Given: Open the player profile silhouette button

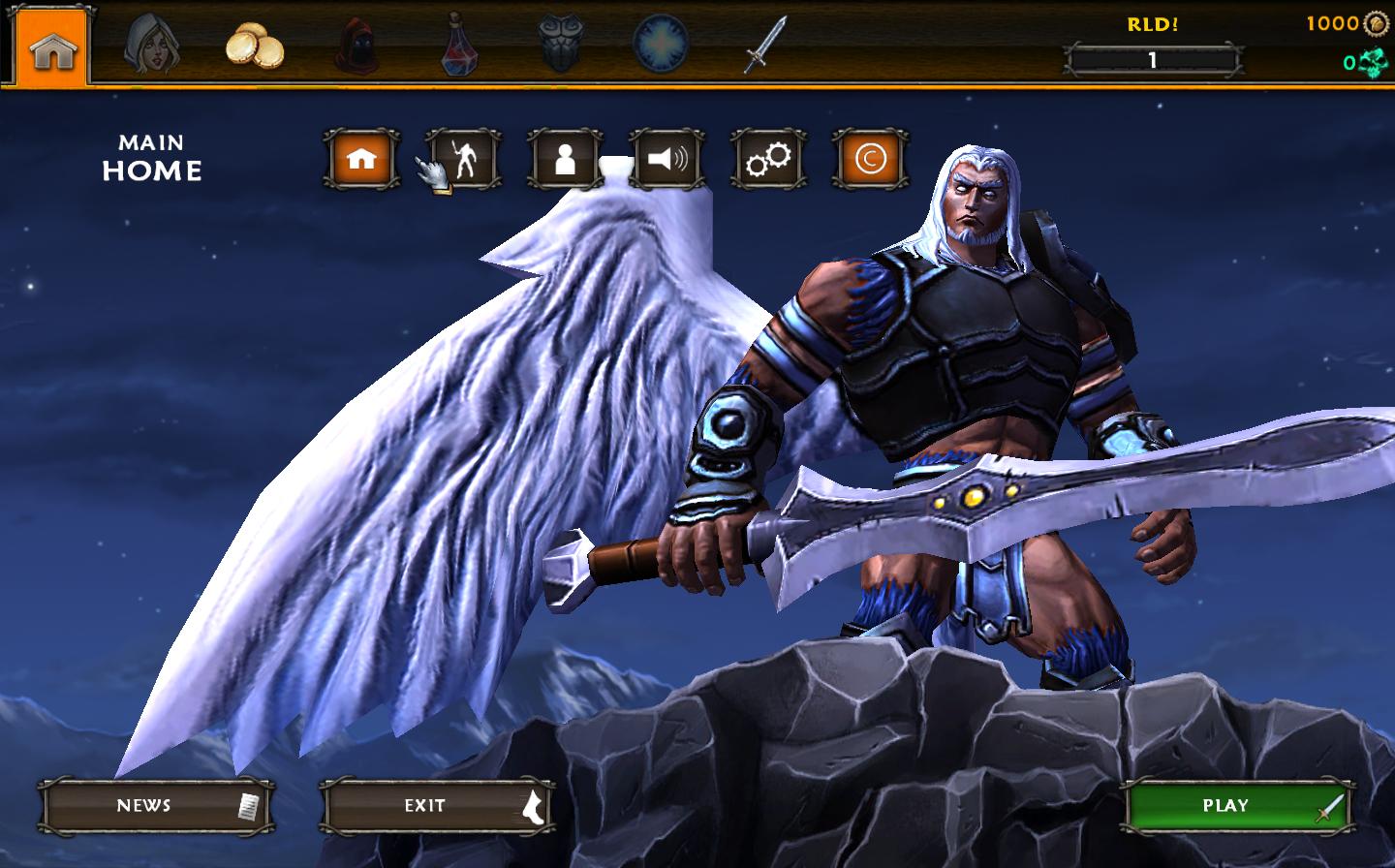Looking at the screenshot, I should pyautogui.click(x=565, y=159).
